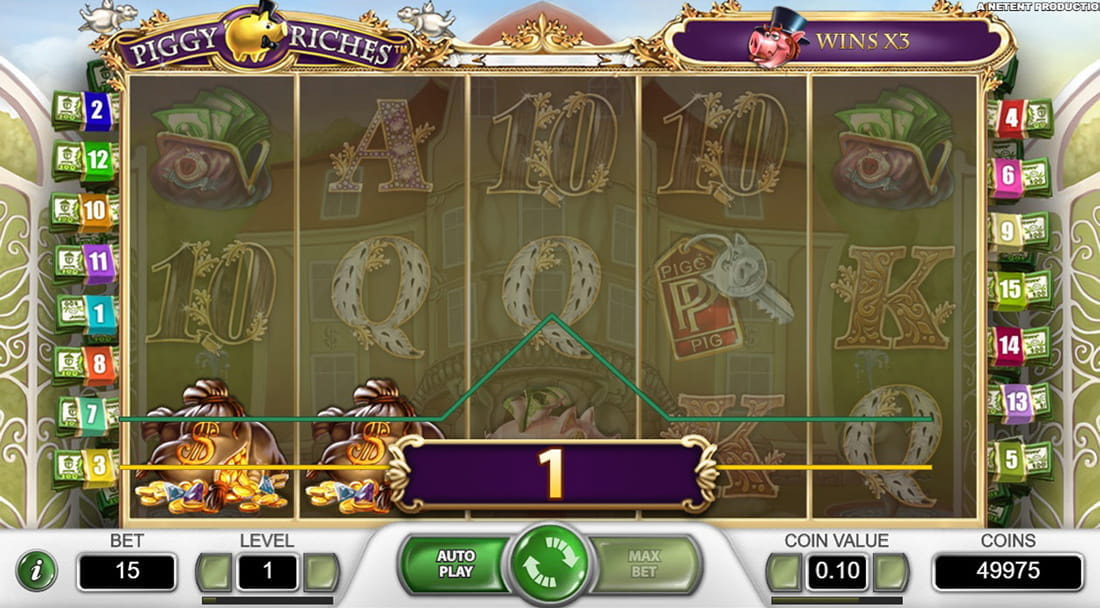The width and height of the screenshot is (1100, 608).
Task: Select payline 14 marker
Action: 1008,345
